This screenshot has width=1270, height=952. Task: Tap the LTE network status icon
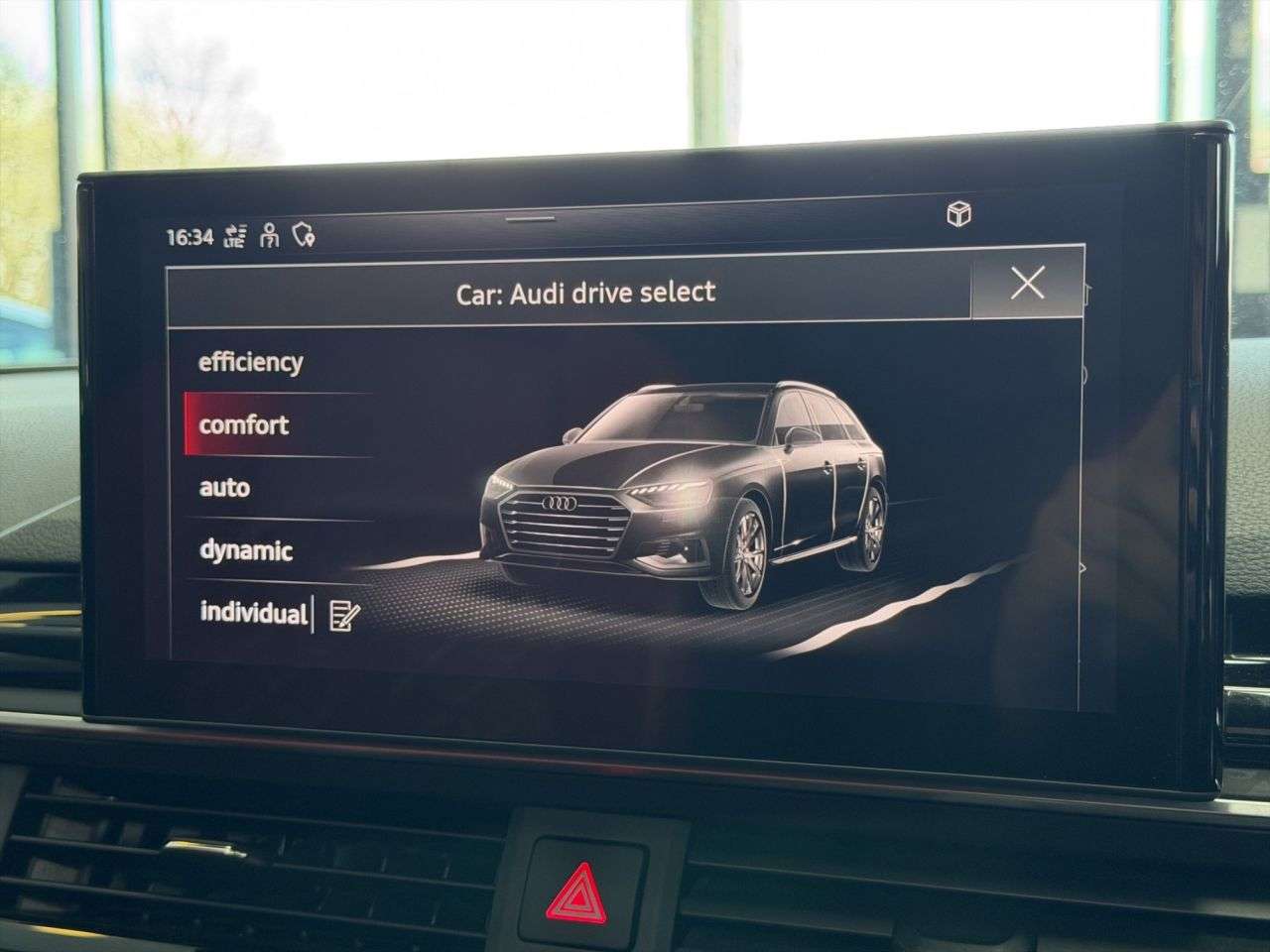click(234, 235)
